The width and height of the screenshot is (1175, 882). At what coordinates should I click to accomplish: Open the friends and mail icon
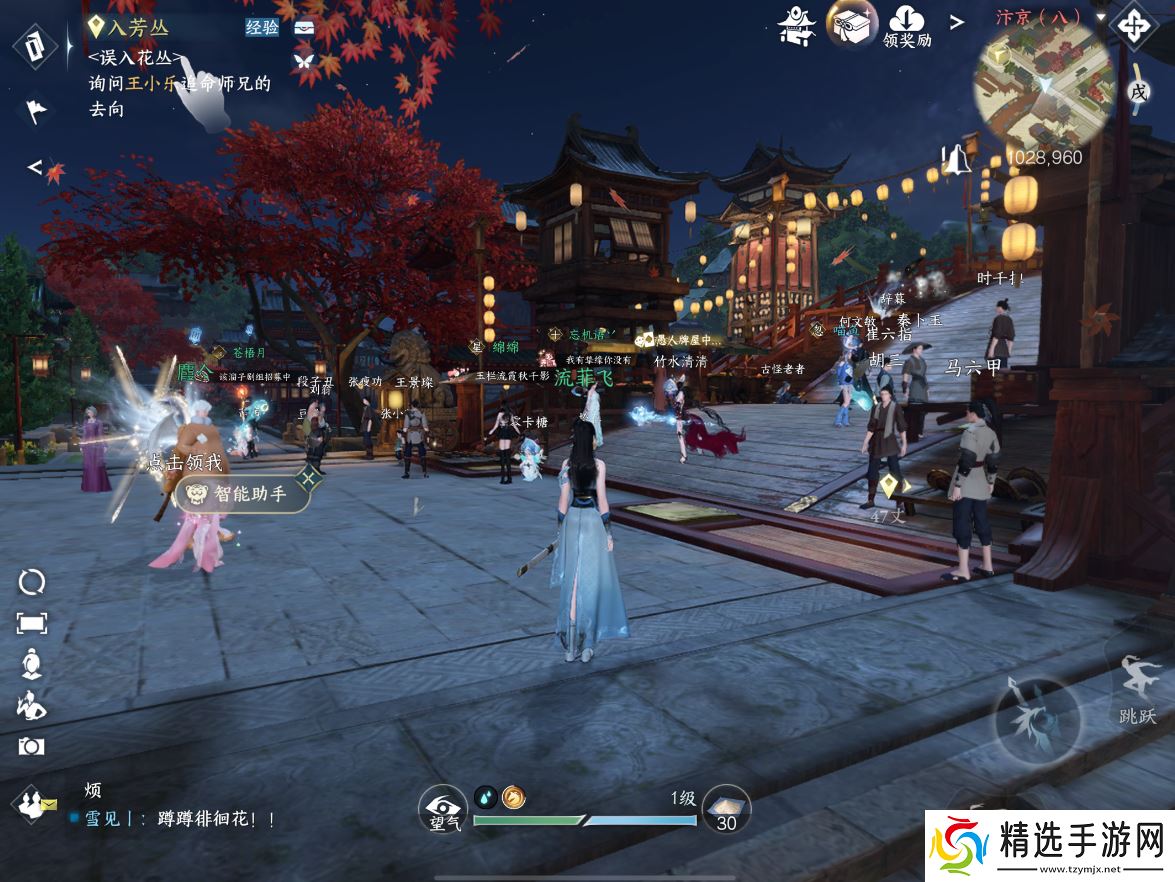[x=34, y=803]
